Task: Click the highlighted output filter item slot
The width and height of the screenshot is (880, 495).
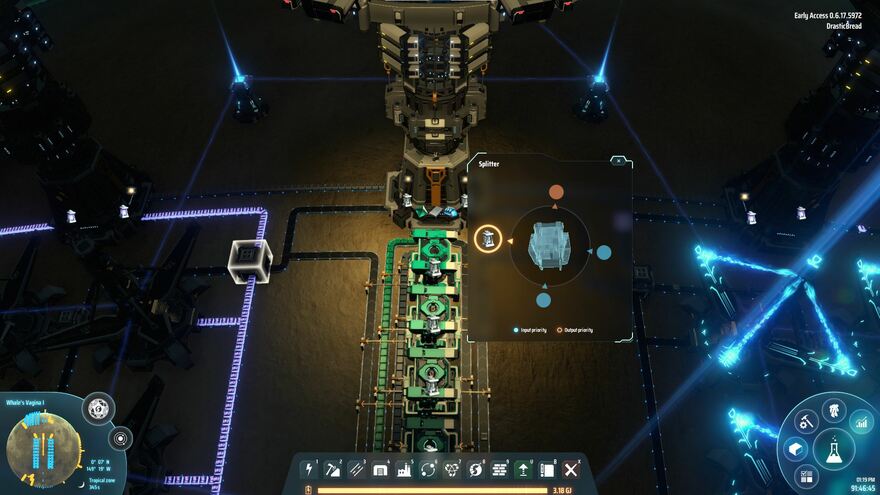Action: click(x=488, y=239)
